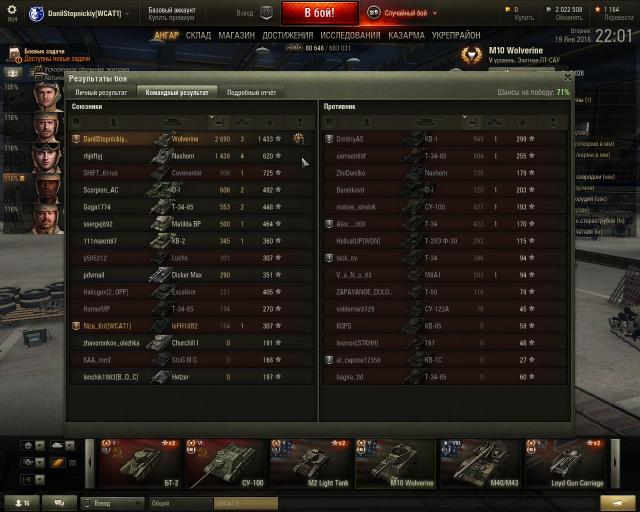Open the УКРЕПРАЙОН section
The width and height of the screenshot is (640, 512).
point(455,35)
